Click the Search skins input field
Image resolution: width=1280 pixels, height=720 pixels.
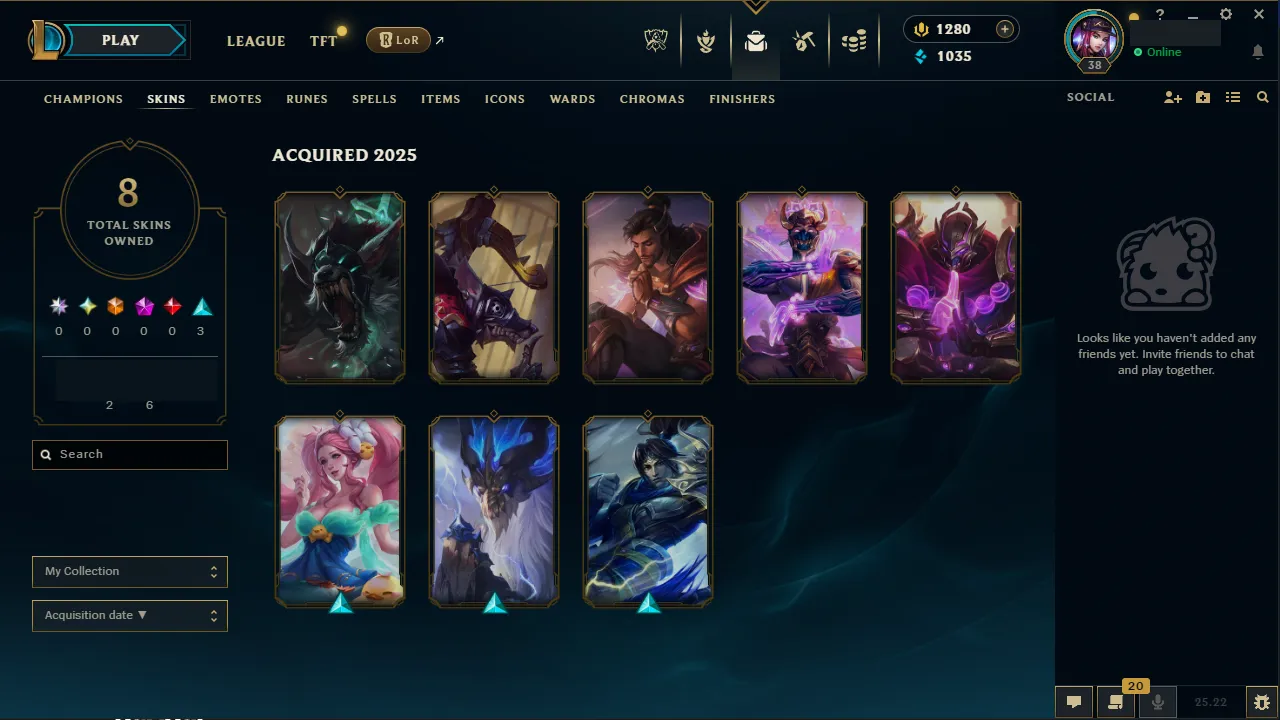pos(129,455)
